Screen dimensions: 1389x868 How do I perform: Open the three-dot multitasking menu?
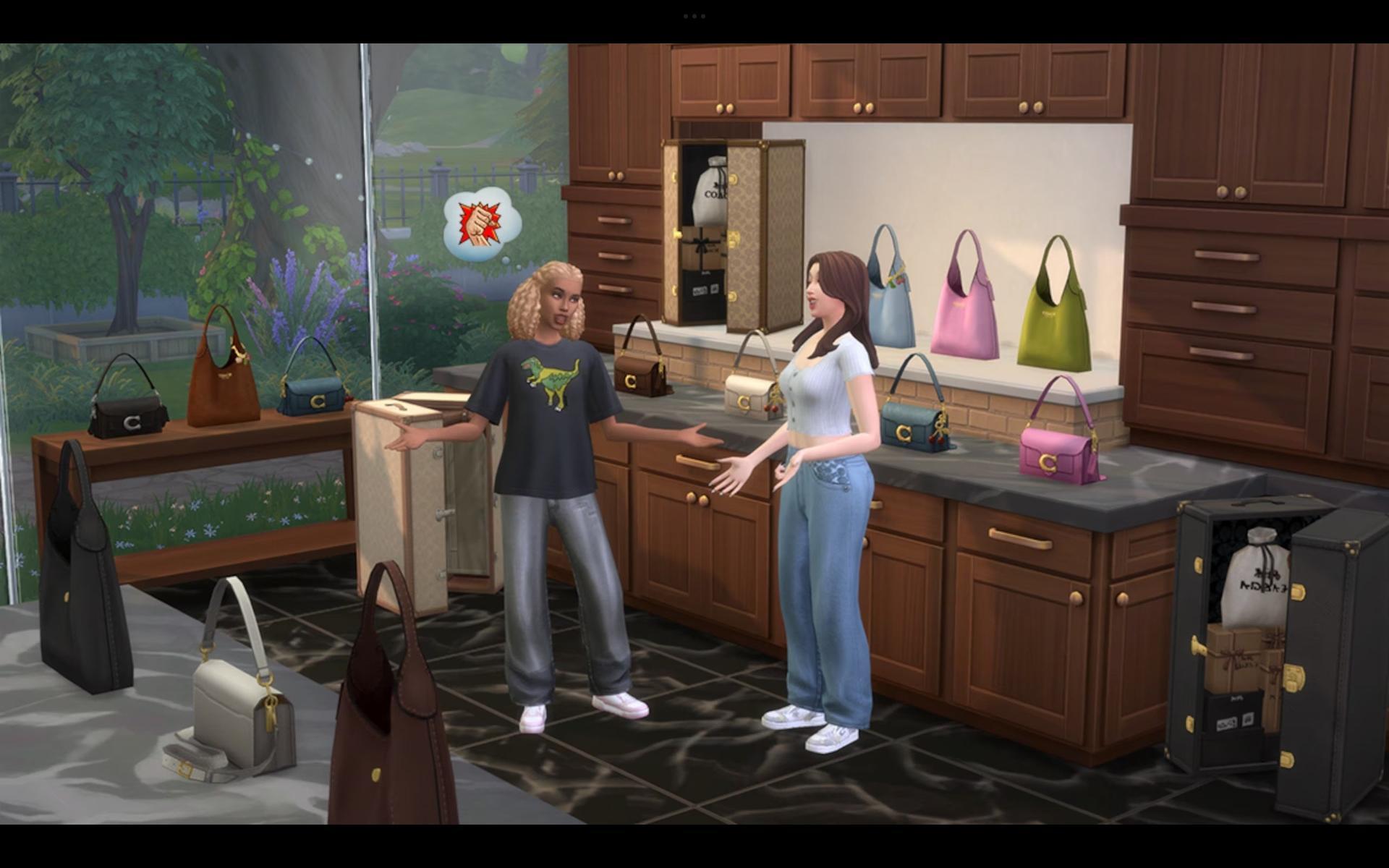point(694,16)
